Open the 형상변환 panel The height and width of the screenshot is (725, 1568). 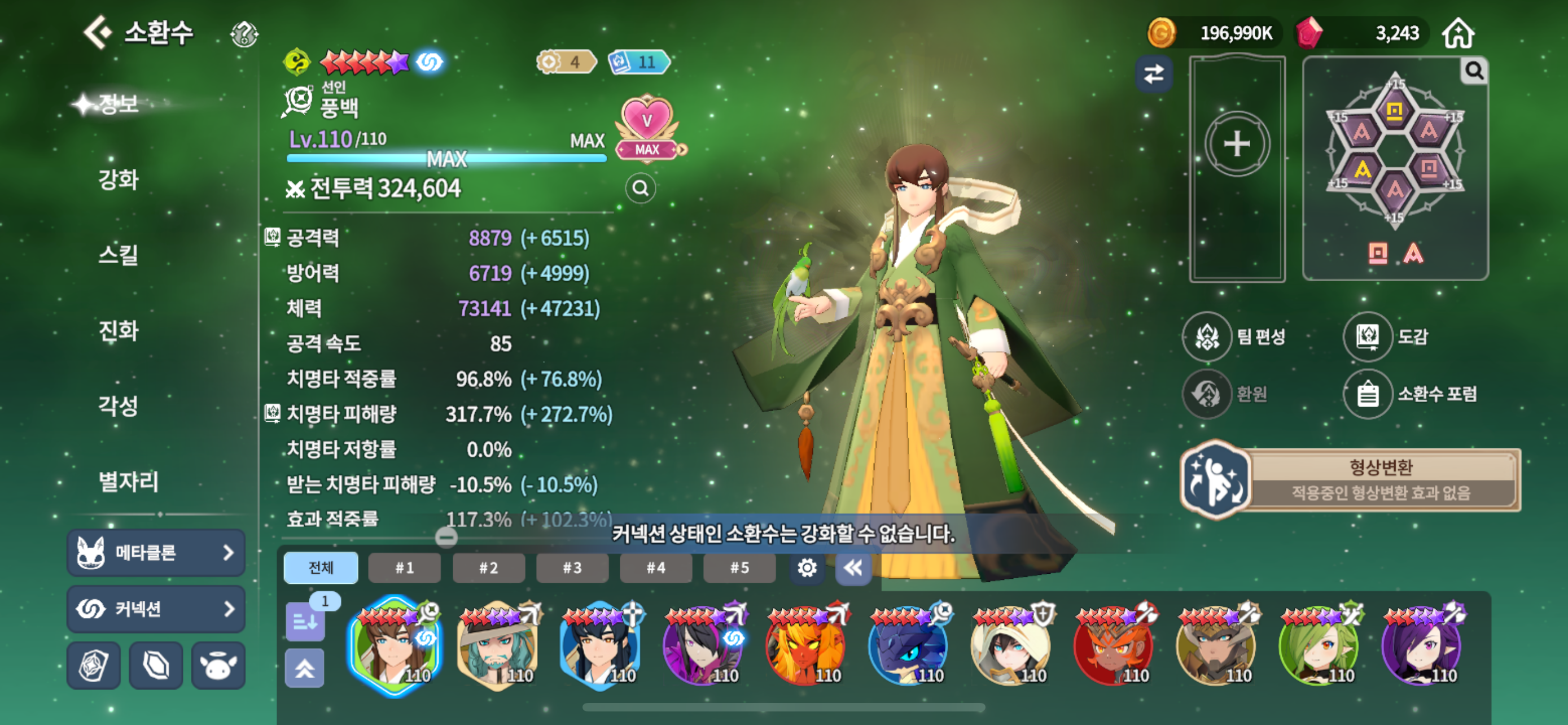[1350, 480]
